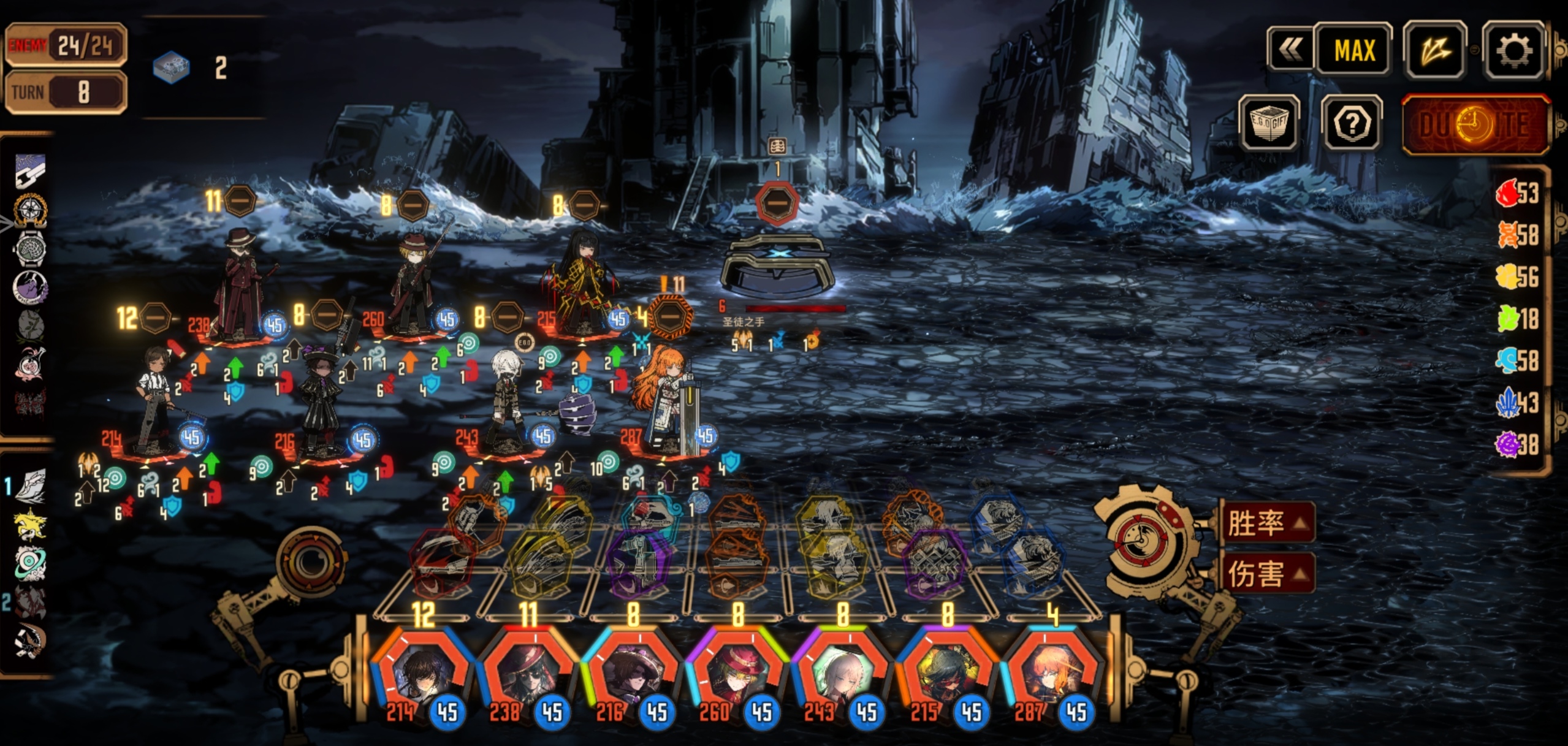Click the orange clock timer button
1568x746 pixels.
tap(1475, 124)
